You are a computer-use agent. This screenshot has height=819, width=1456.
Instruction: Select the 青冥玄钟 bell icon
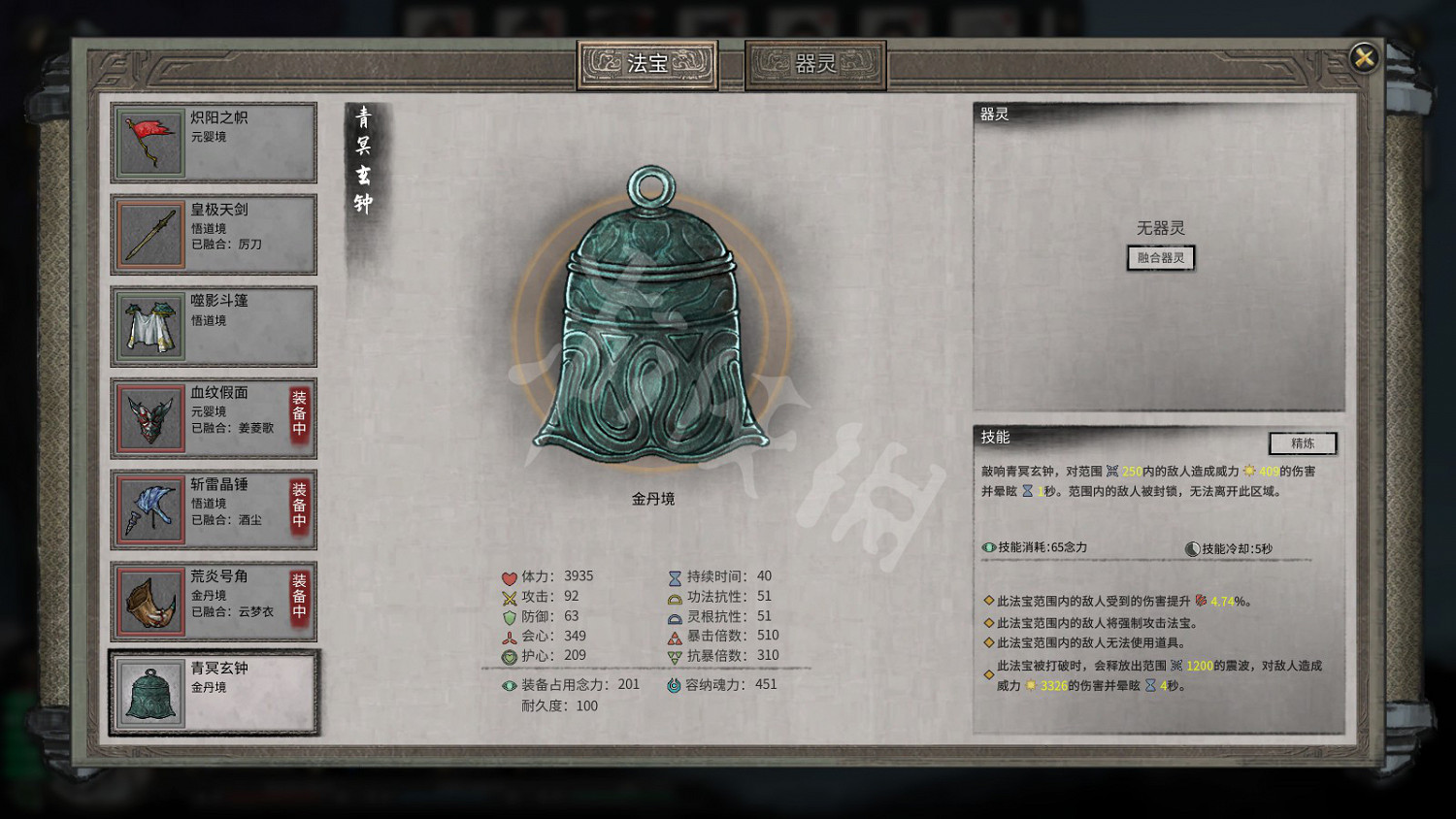tap(149, 692)
